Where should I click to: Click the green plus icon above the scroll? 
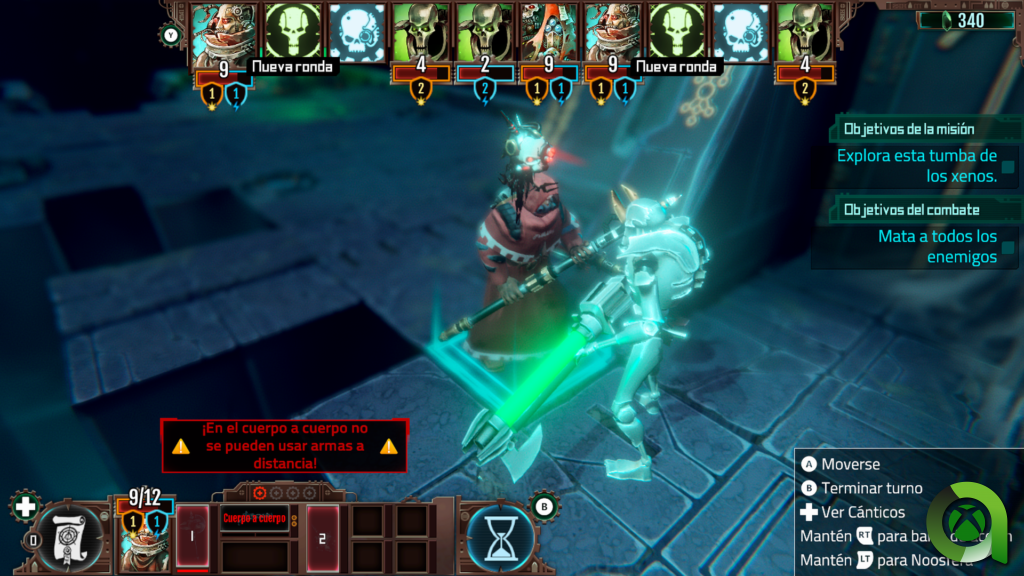tap(26, 505)
